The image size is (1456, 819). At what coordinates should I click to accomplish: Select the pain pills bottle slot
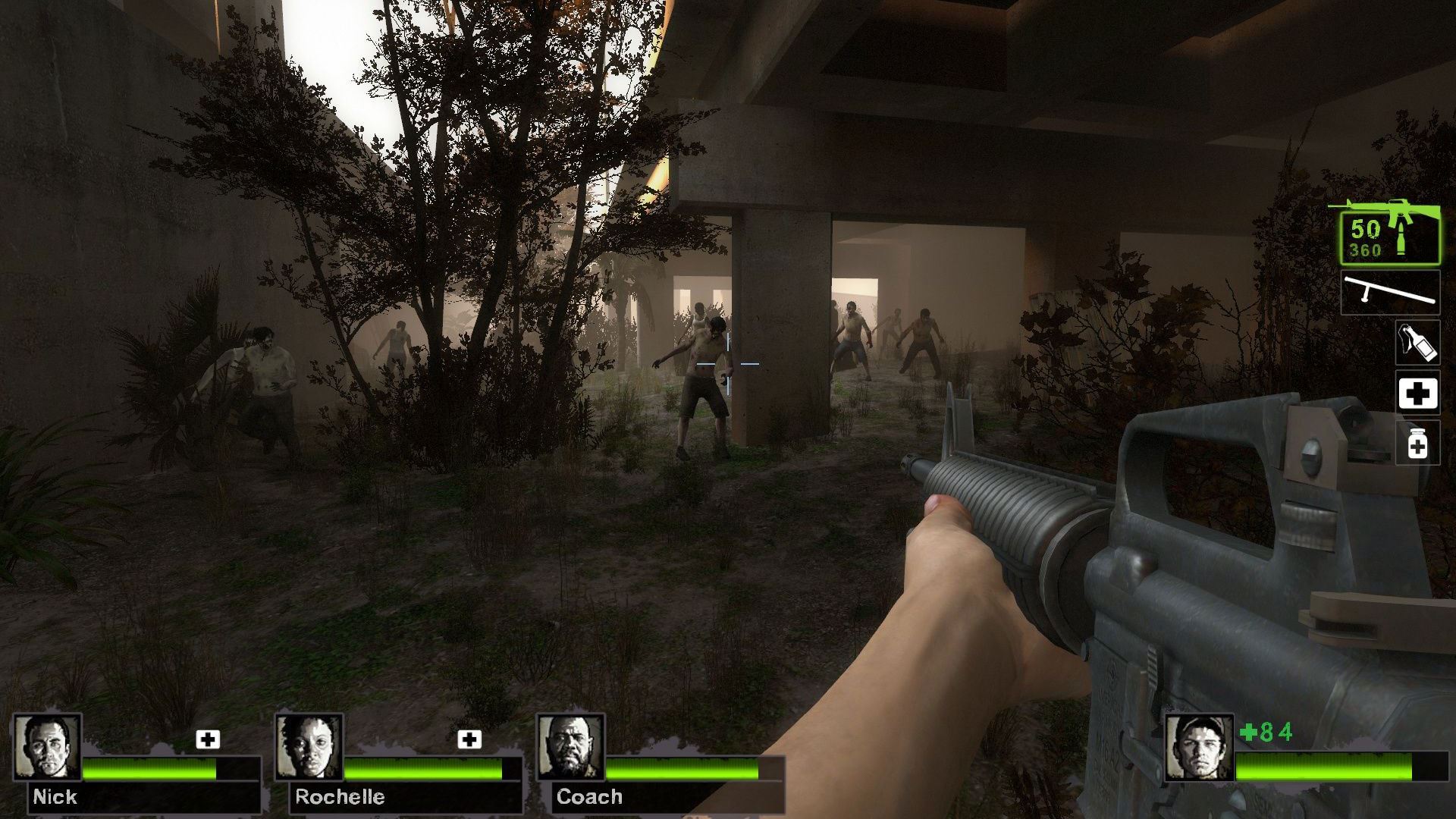1417,443
